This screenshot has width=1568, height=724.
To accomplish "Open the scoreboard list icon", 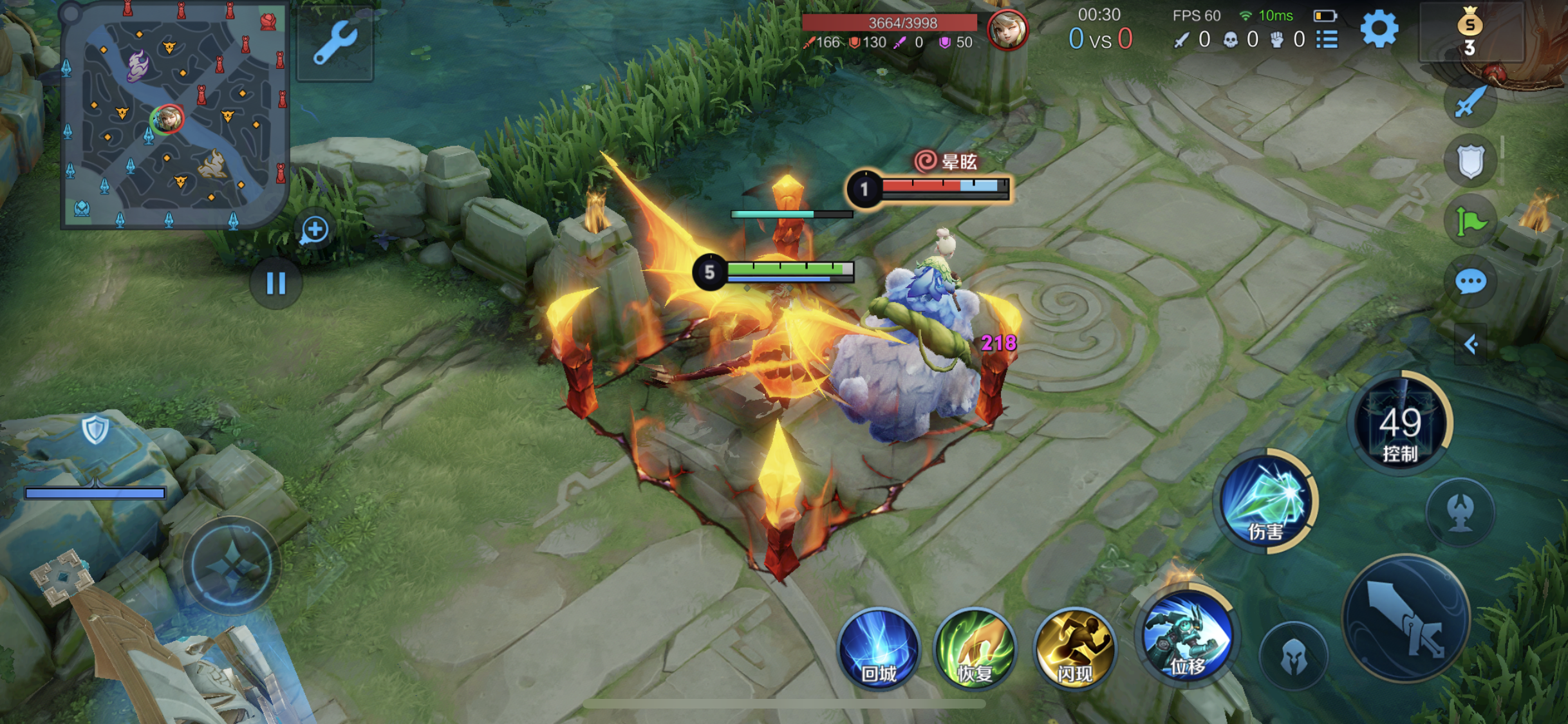I will (x=1327, y=40).
